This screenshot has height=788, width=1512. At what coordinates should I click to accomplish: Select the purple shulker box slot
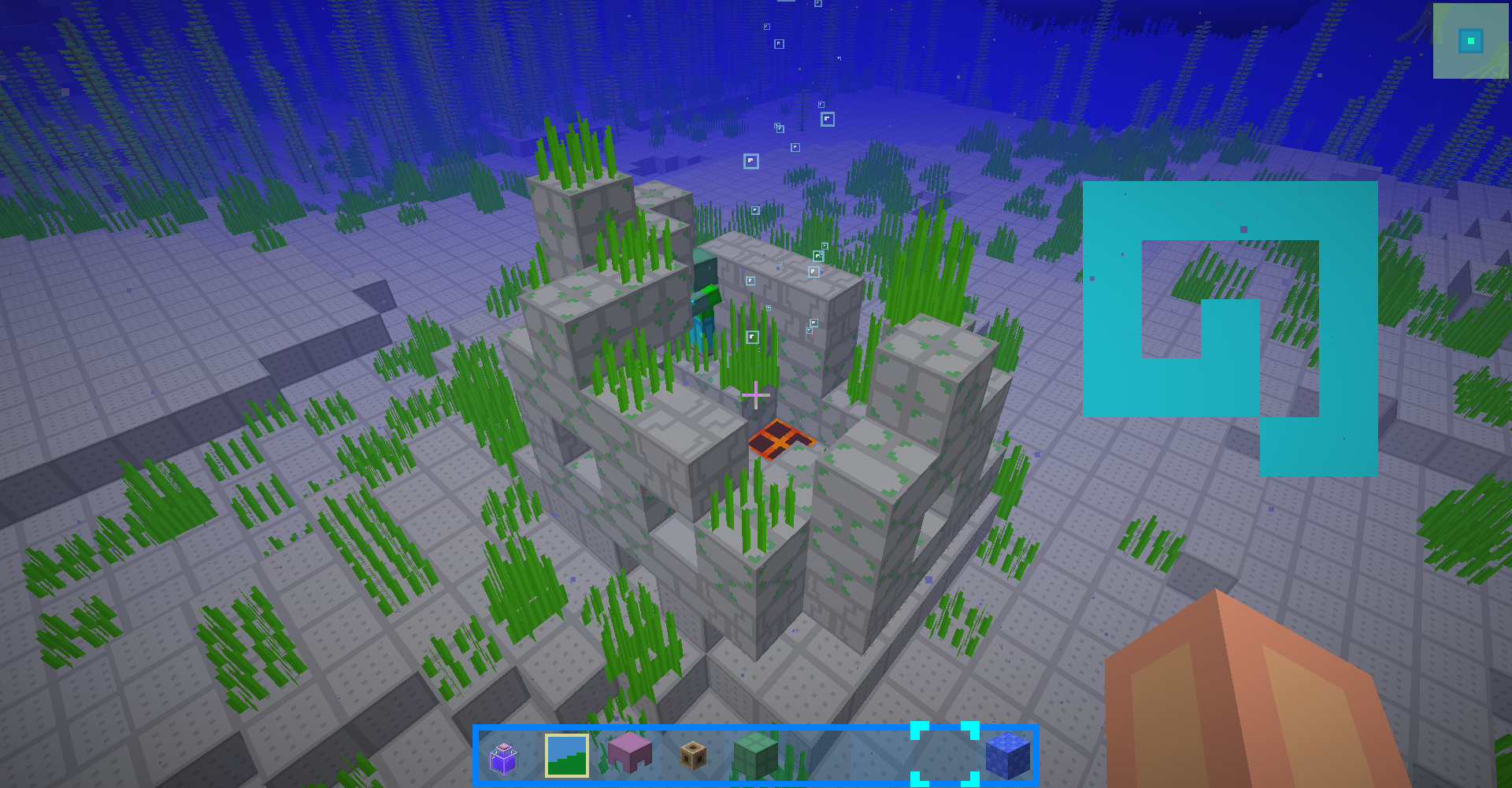[630, 753]
